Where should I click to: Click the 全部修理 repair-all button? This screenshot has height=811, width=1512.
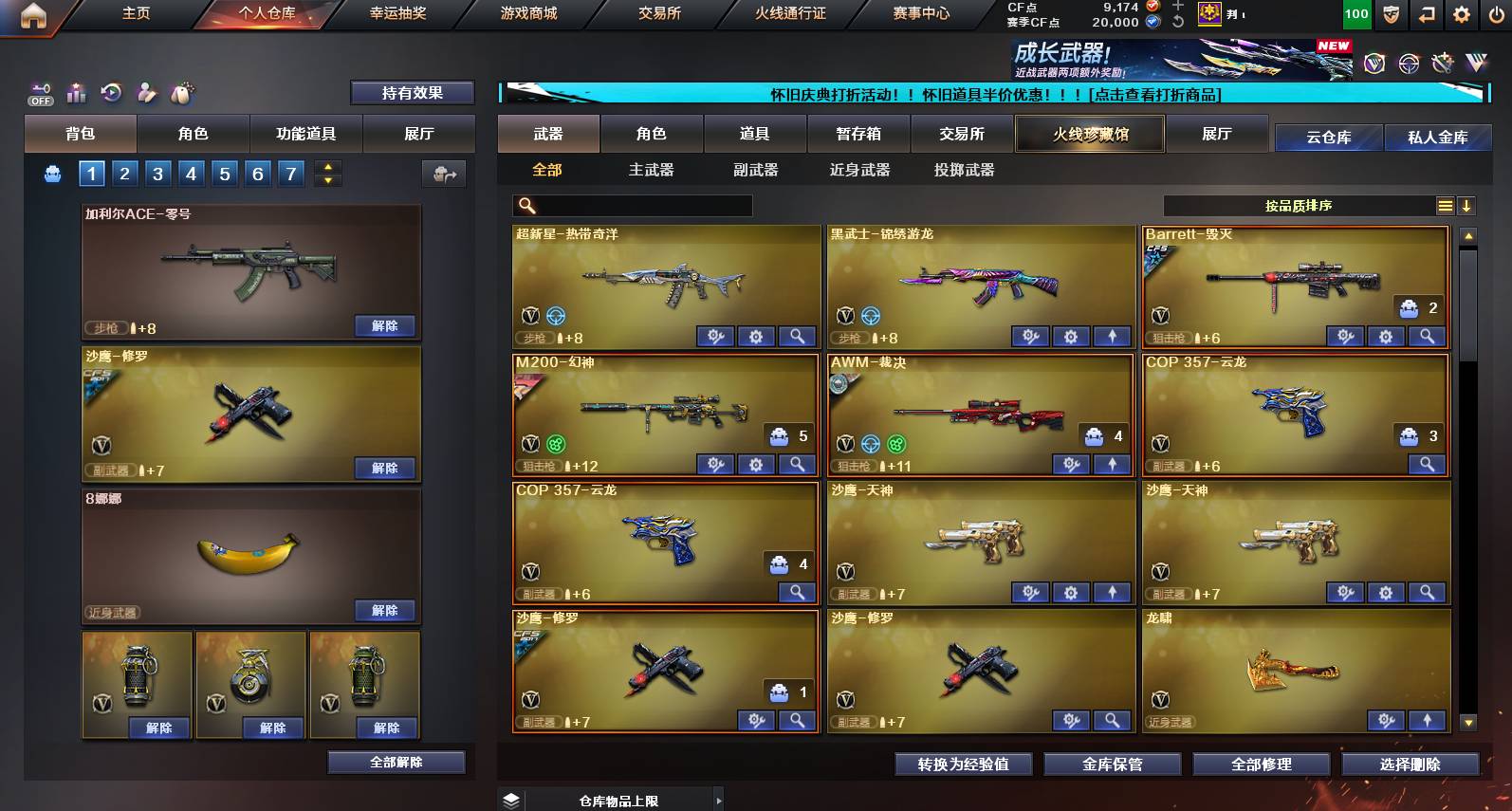coord(1263,763)
